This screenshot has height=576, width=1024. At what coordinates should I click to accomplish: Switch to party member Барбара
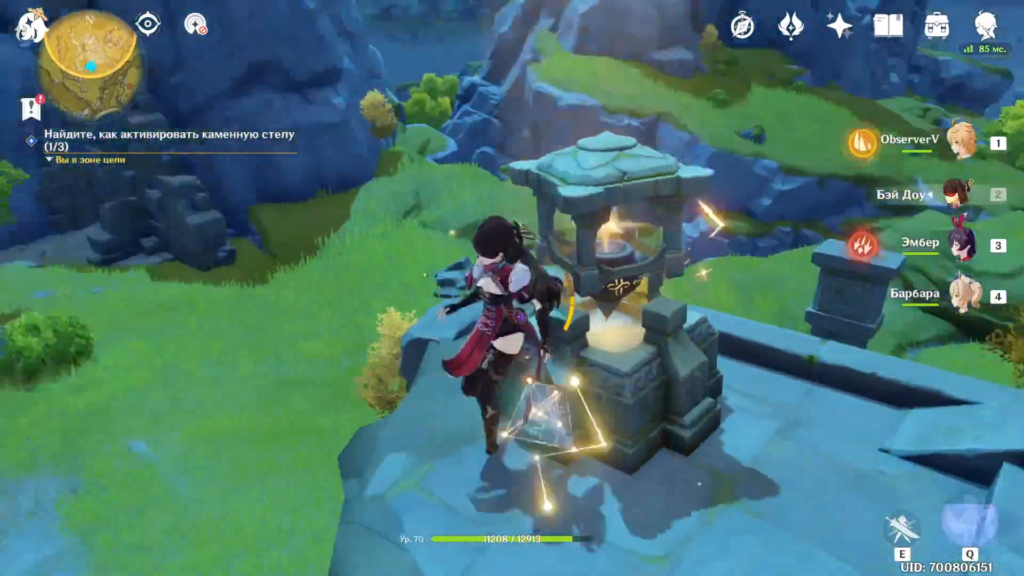point(962,296)
